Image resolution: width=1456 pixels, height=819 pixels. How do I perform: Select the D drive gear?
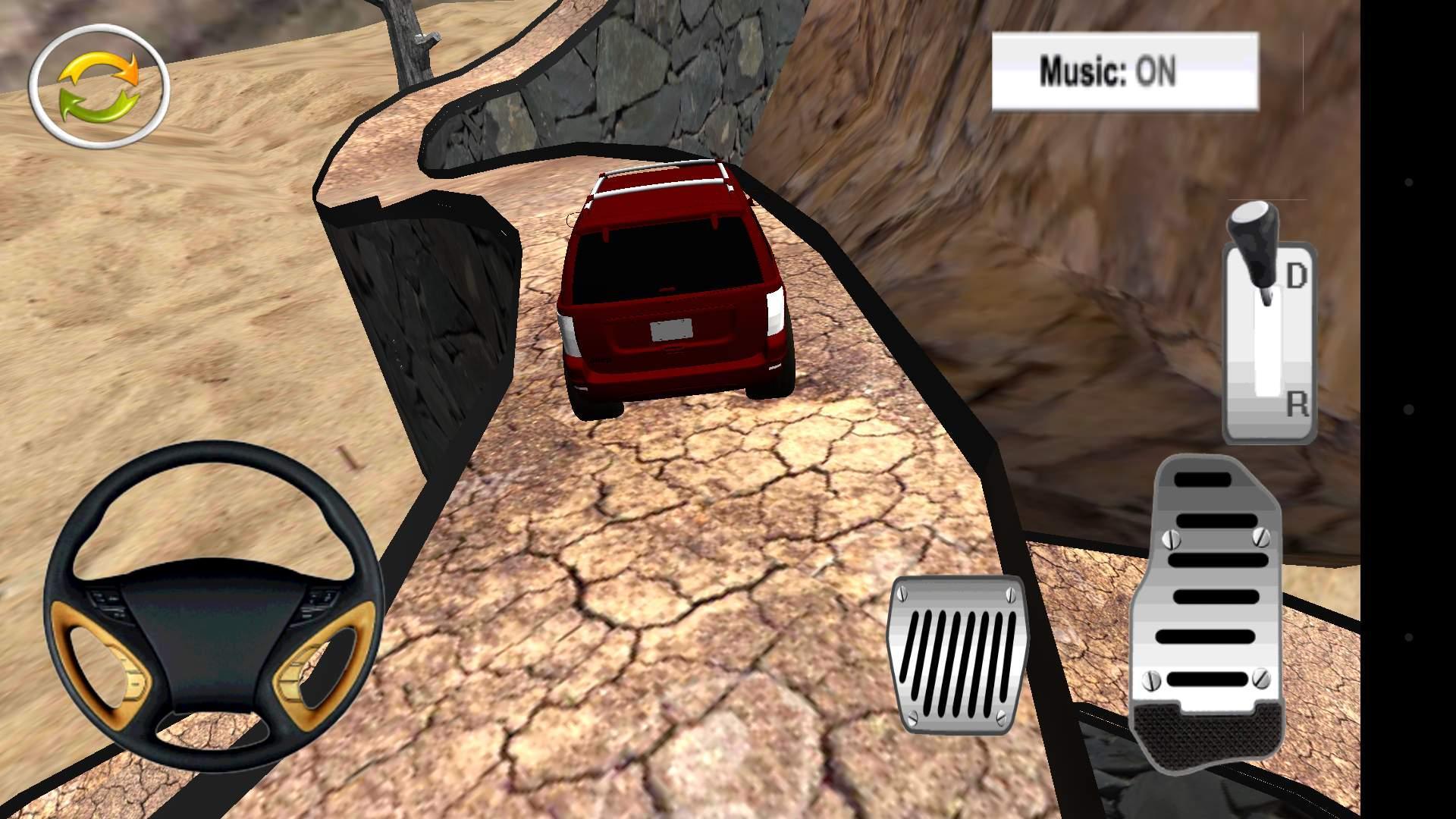pyautogui.click(x=1295, y=277)
